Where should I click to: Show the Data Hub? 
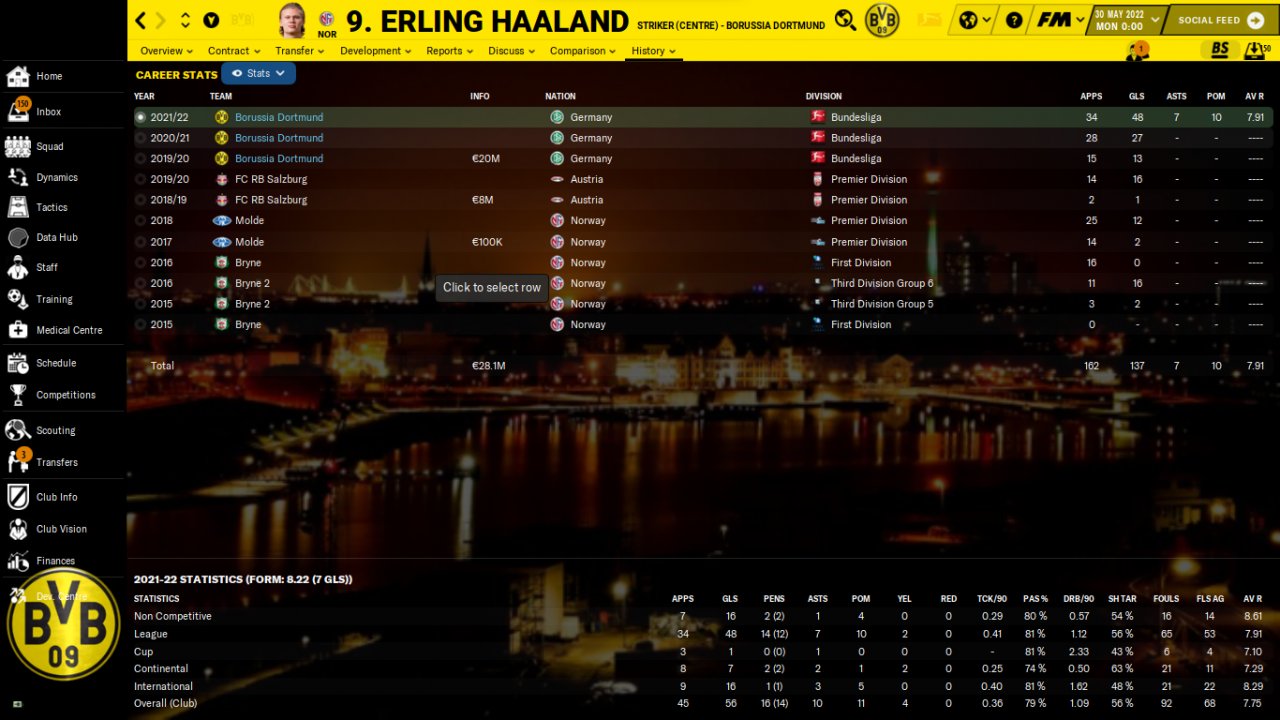pyautogui.click(x=56, y=238)
